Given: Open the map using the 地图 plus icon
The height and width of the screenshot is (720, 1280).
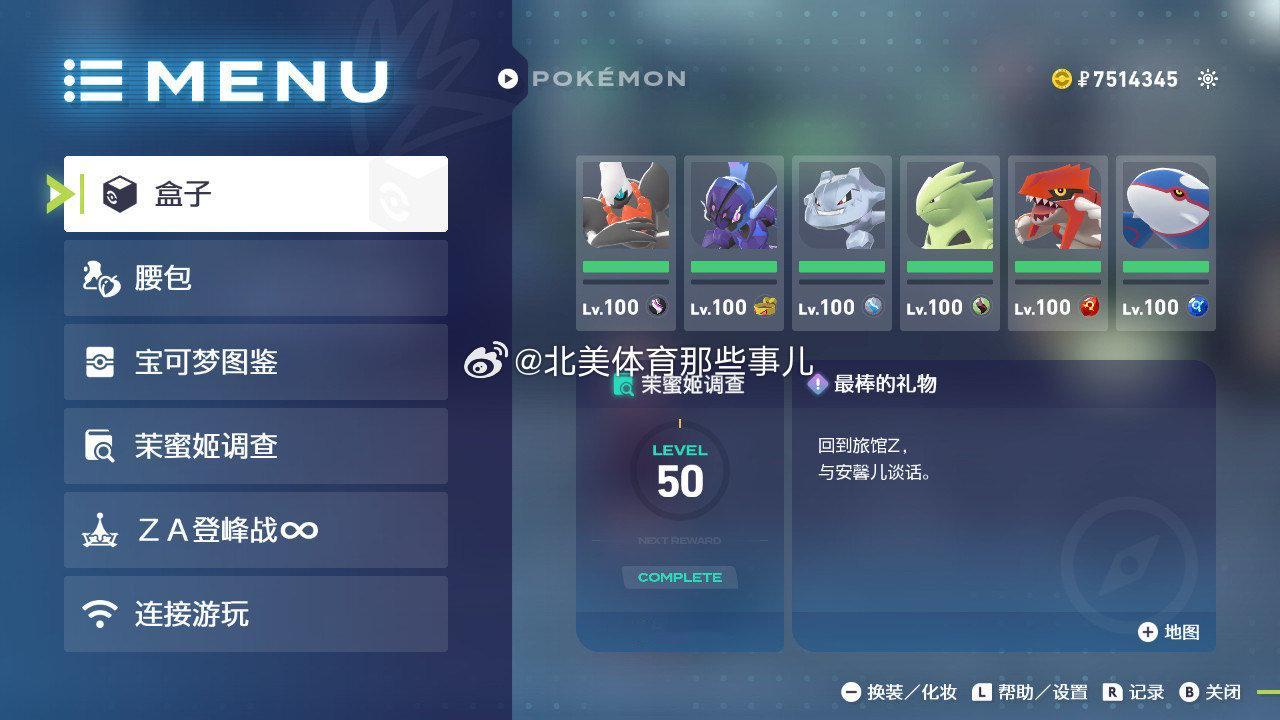Looking at the screenshot, I should coord(1148,632).
